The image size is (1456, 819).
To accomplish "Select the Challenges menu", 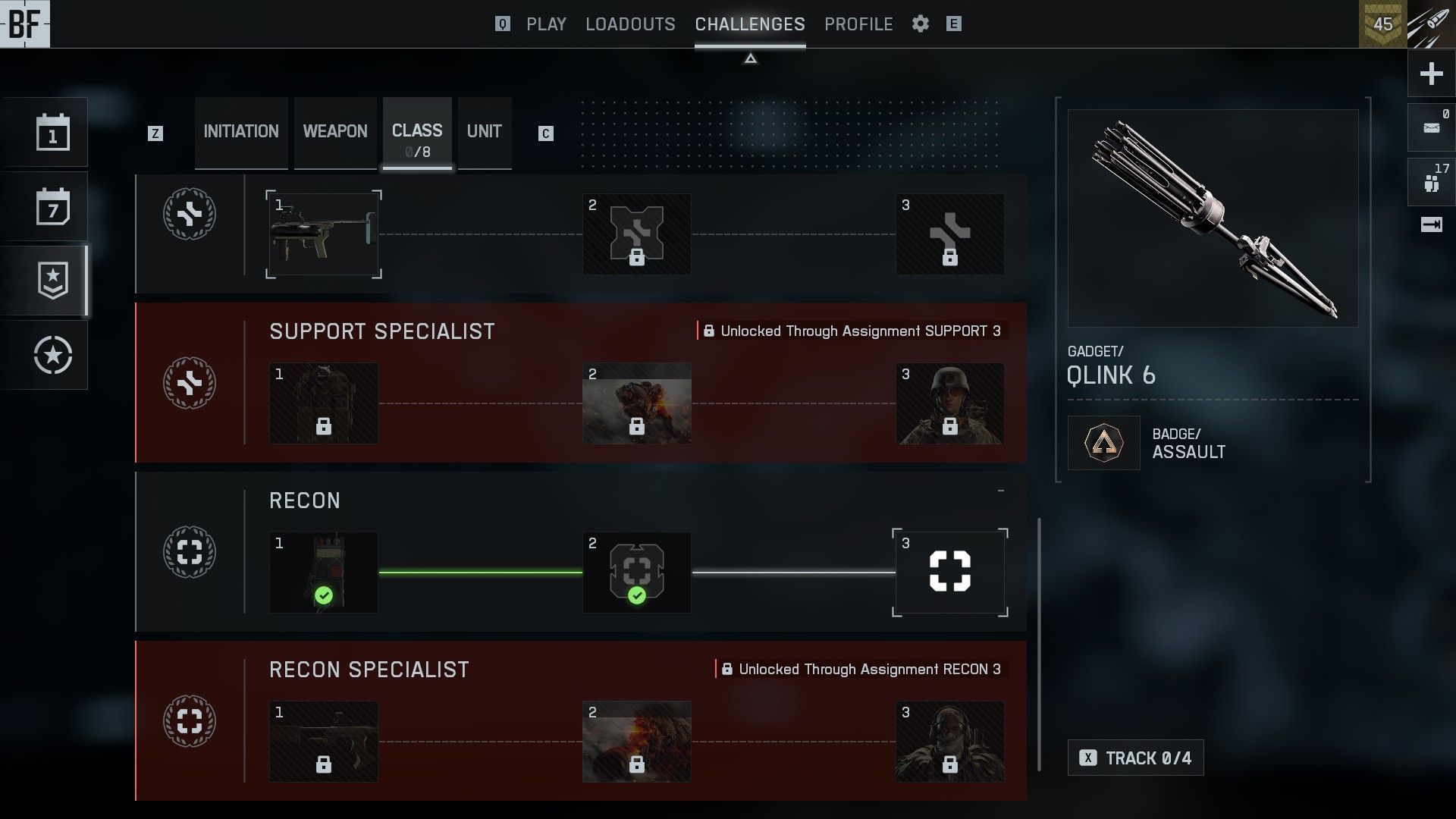I will [x=749, y=24].
